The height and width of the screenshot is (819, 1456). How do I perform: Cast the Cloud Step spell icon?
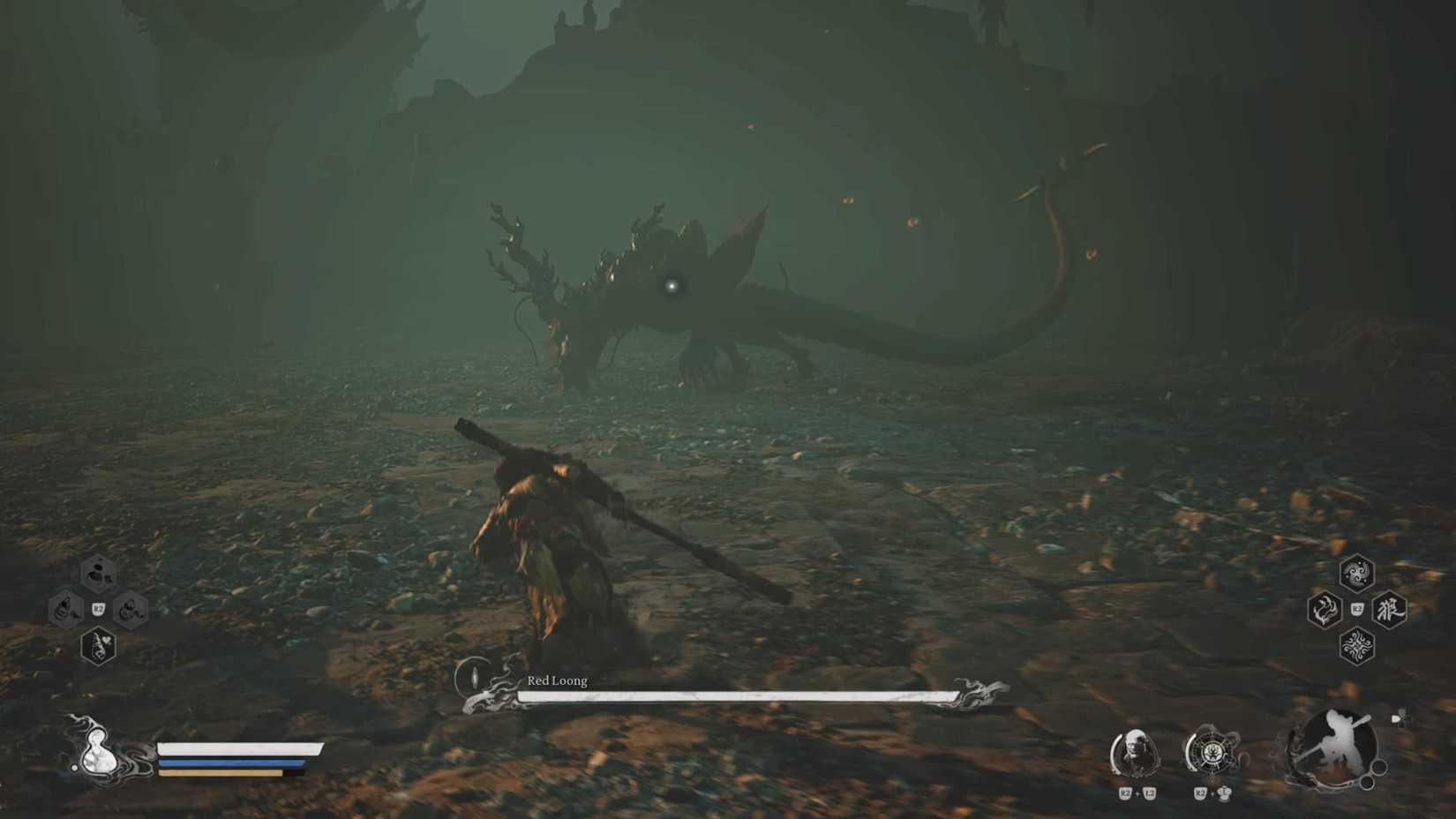click(1355, 574)
